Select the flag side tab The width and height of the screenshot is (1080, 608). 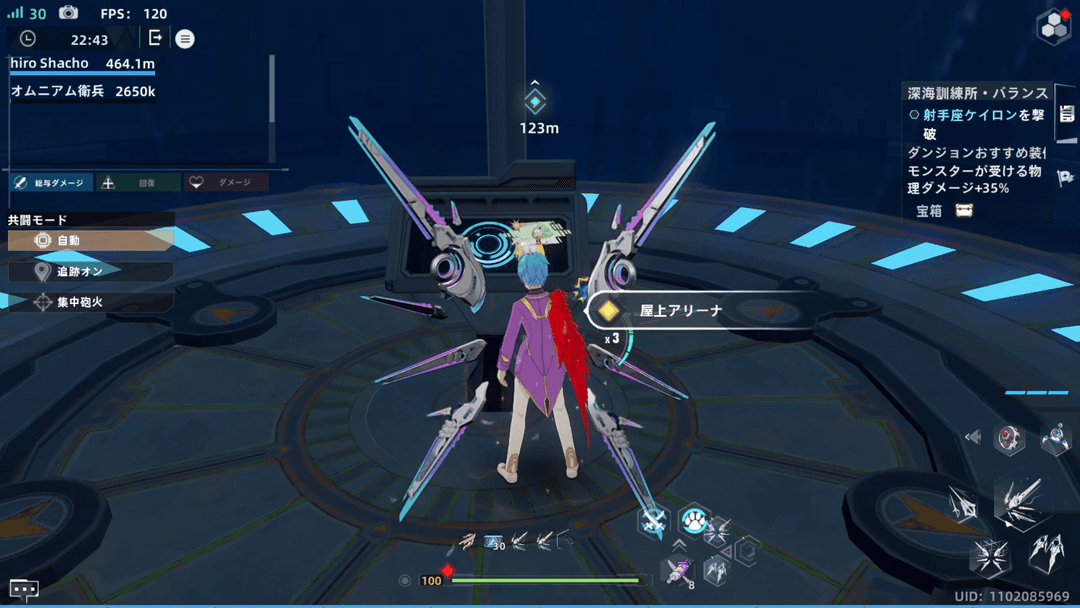click(x=1065, y=178)
